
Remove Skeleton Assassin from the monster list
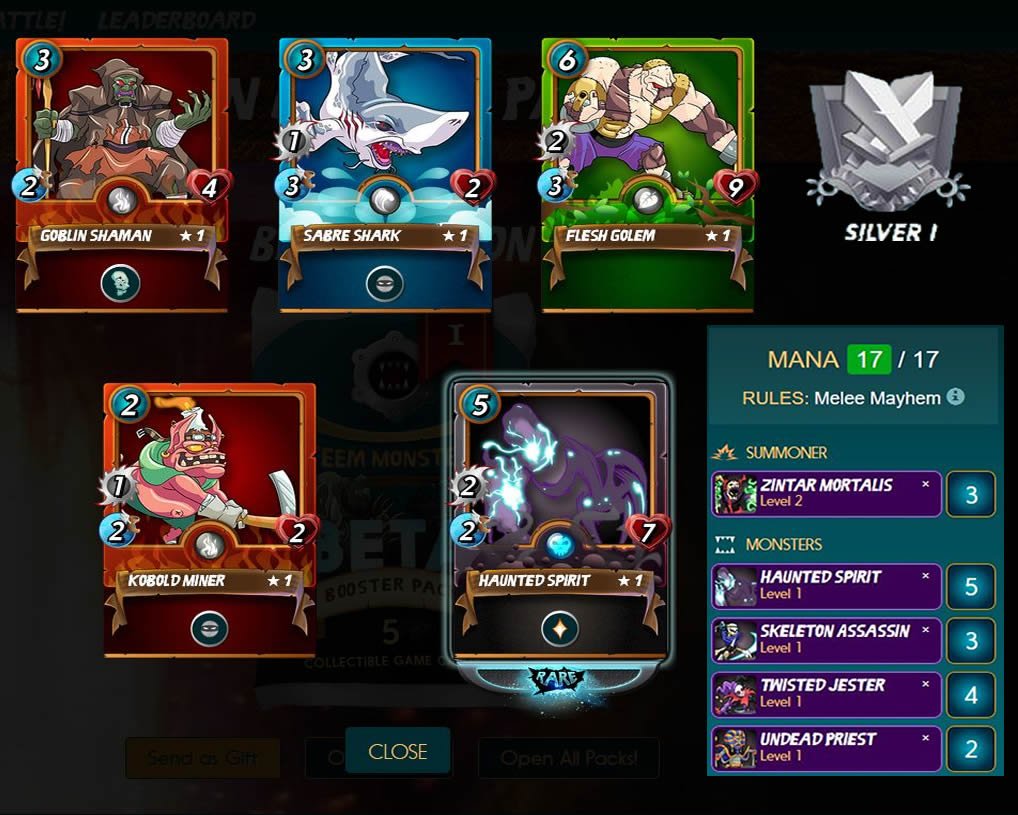click(x=925, y=630)
